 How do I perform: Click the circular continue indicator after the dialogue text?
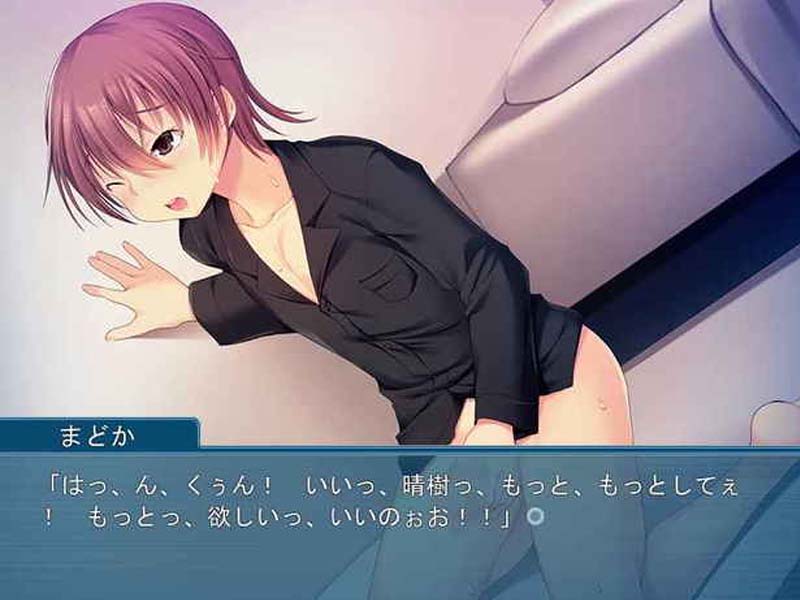tap(535, 517)
